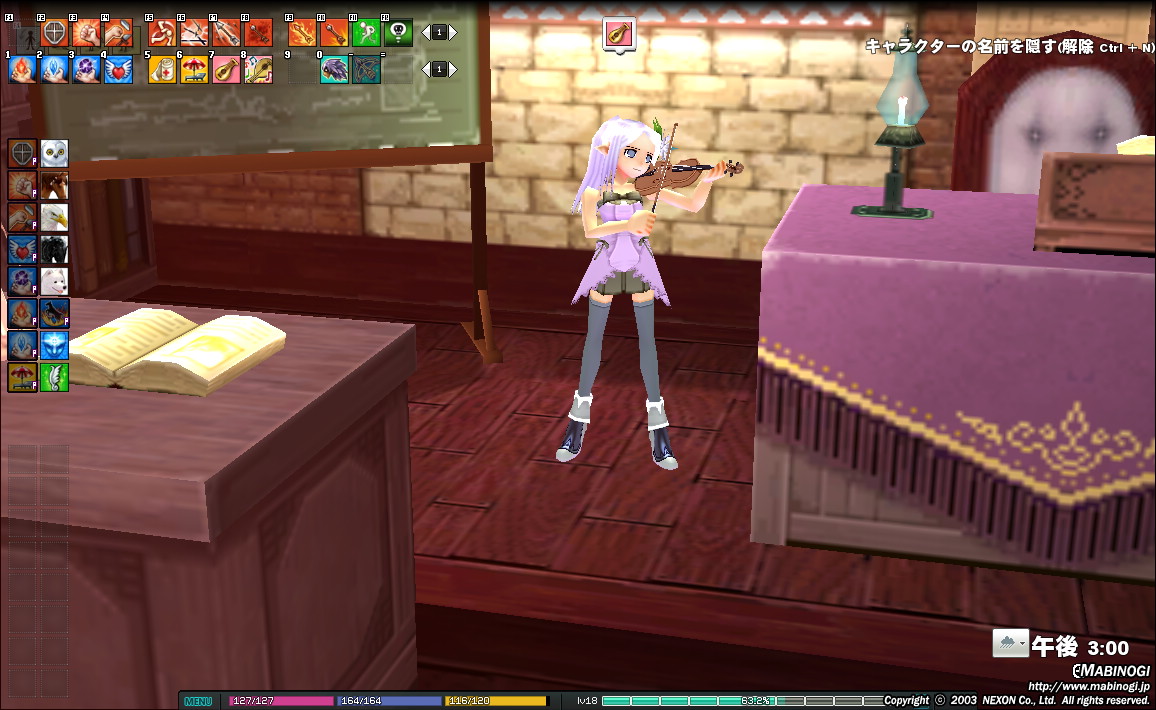Screen dimensions: 1156x710
Task: Call the bald eagle pet
Action: pos(55,217)
